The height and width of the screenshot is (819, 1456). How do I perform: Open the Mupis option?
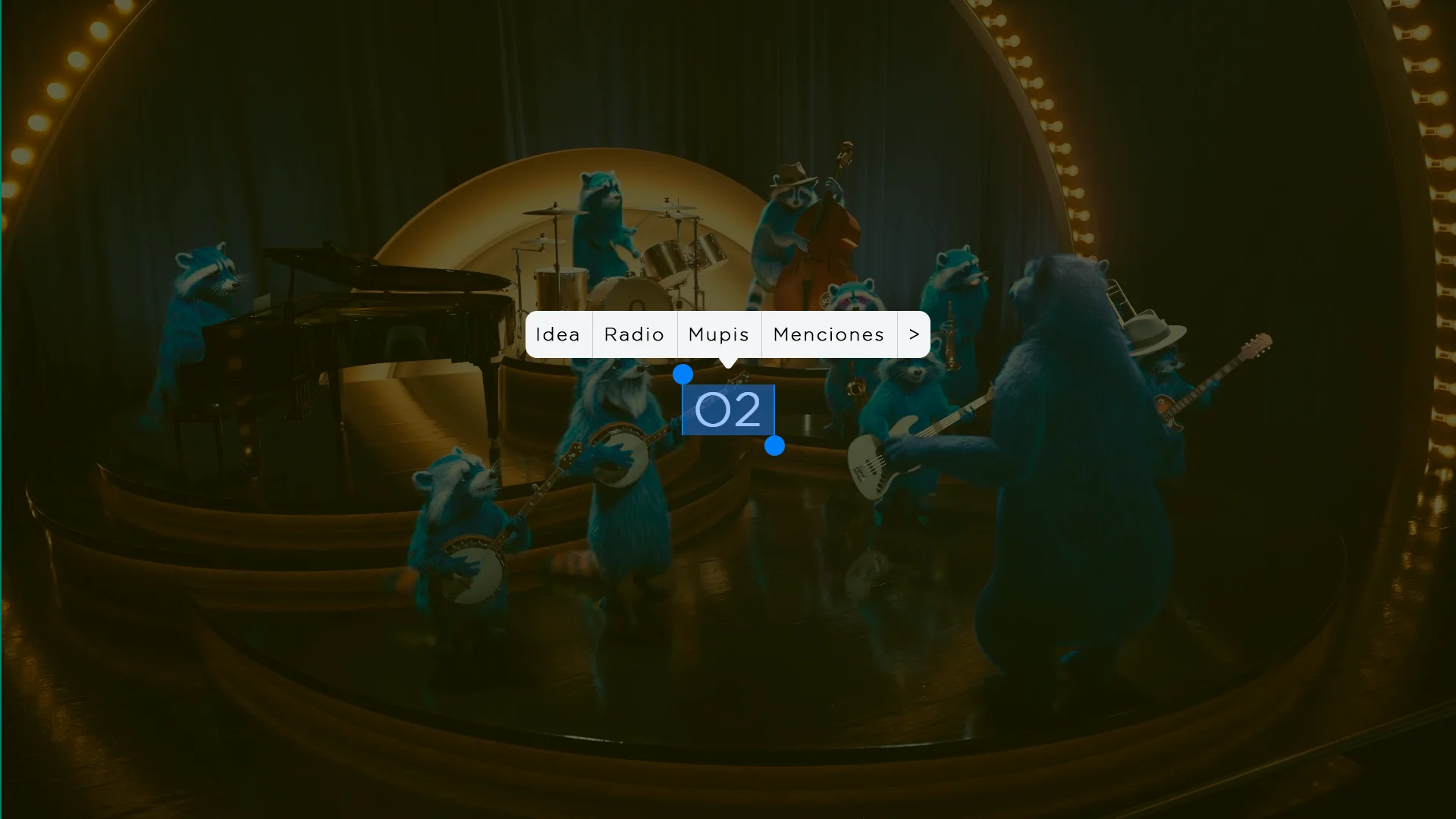coord(719,334)
